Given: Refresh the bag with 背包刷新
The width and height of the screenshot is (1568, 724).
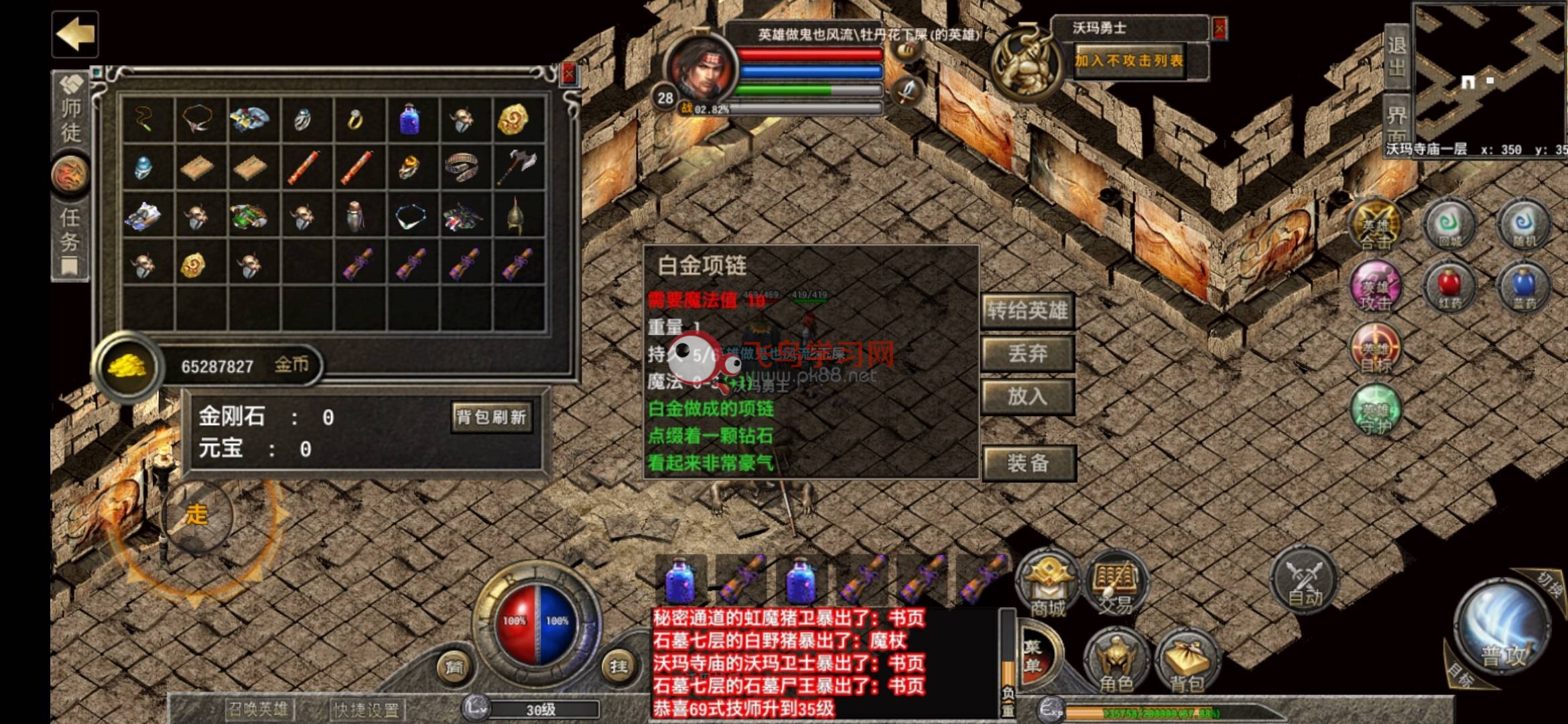Looking at the screenshot, I should [x=491, y=417].
